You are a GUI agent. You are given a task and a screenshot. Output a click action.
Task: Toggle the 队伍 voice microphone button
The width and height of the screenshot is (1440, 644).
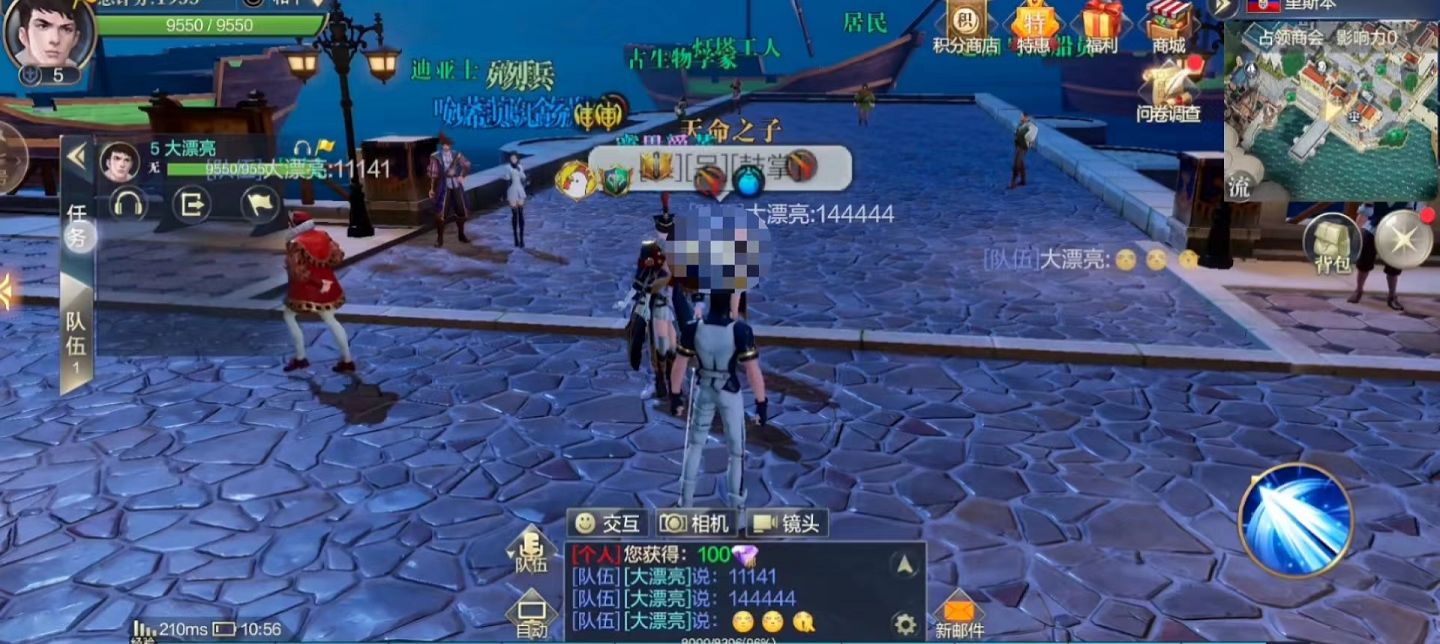click(531, 551)
